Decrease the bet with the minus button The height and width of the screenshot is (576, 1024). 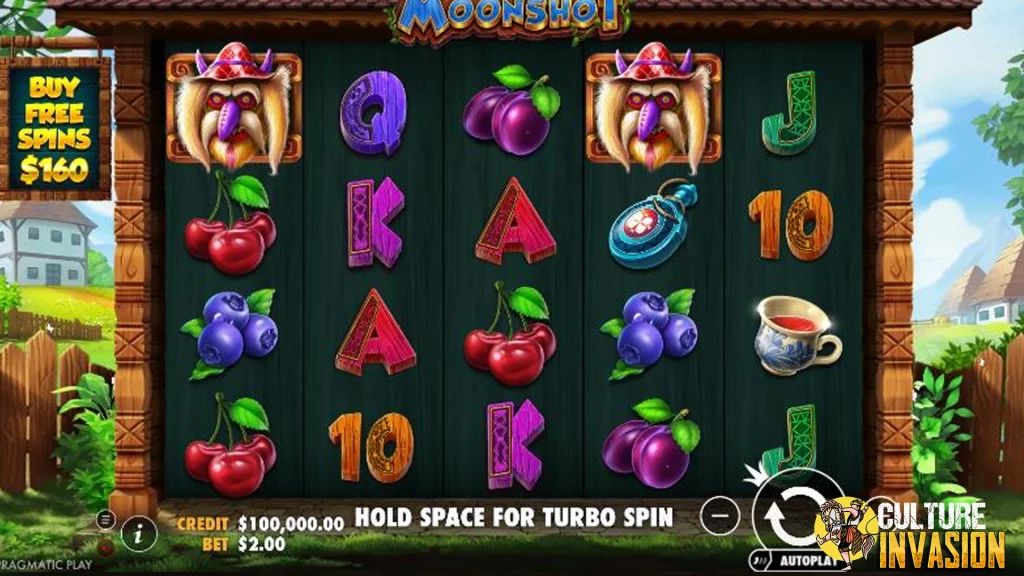pyautogui.click(x=720, y=516)
